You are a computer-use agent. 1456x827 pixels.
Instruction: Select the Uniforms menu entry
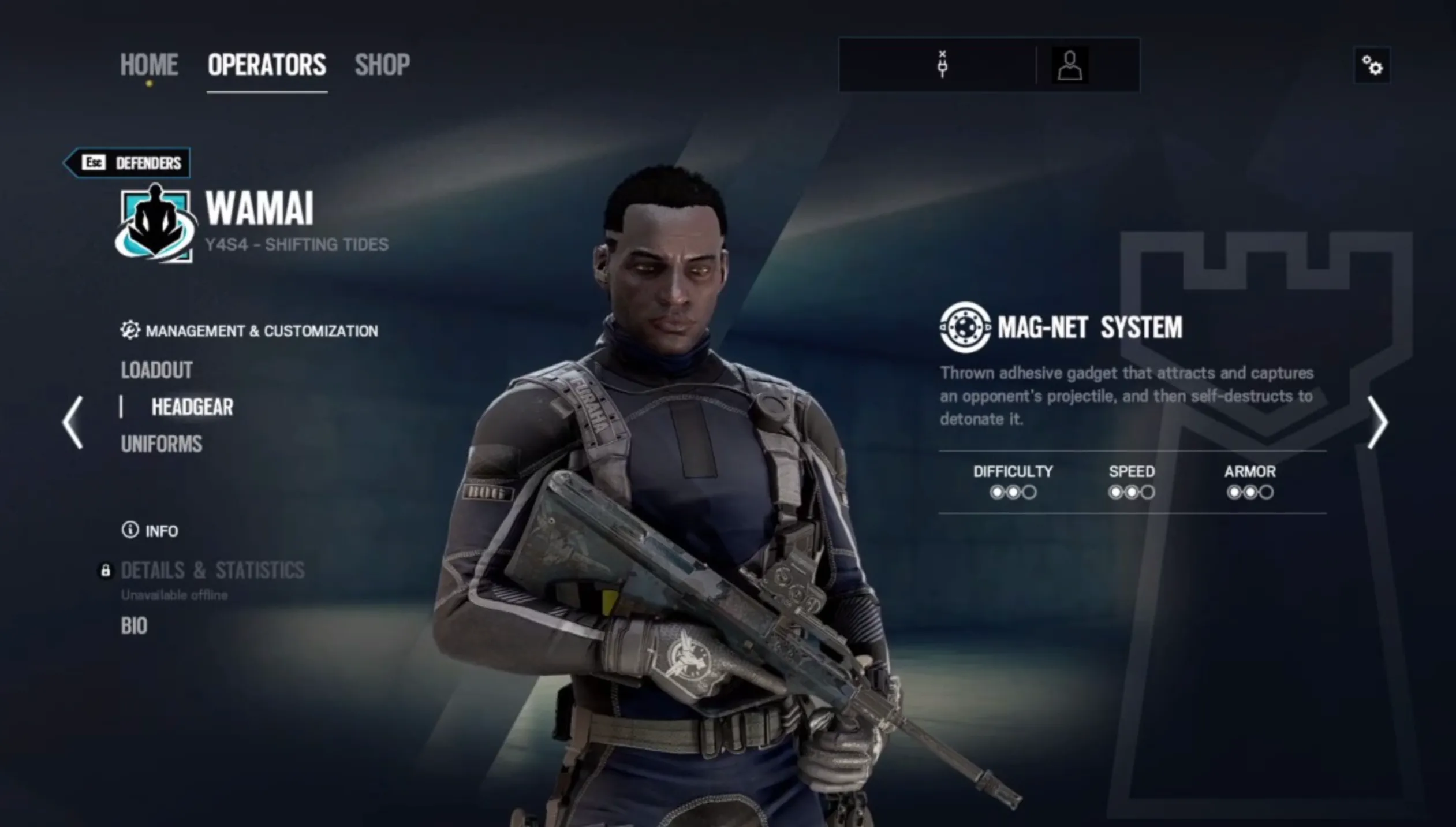[x=161, y=444]
